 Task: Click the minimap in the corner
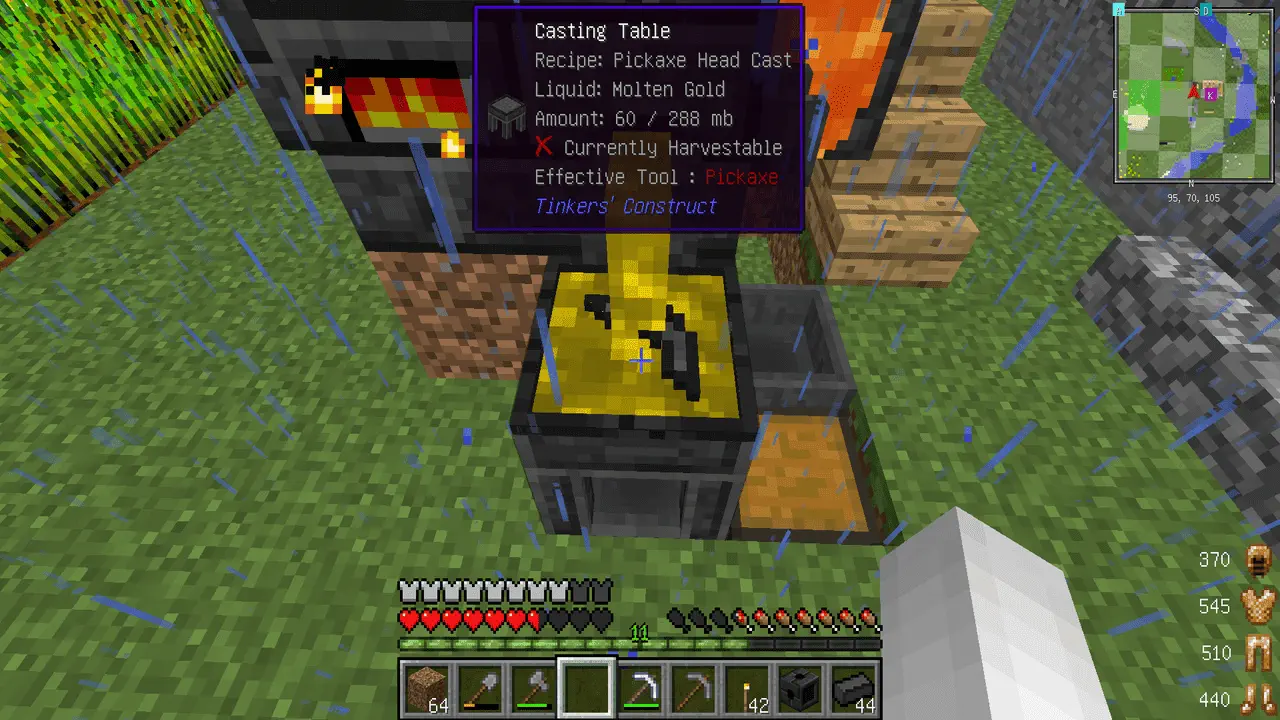pos(1195,93)
